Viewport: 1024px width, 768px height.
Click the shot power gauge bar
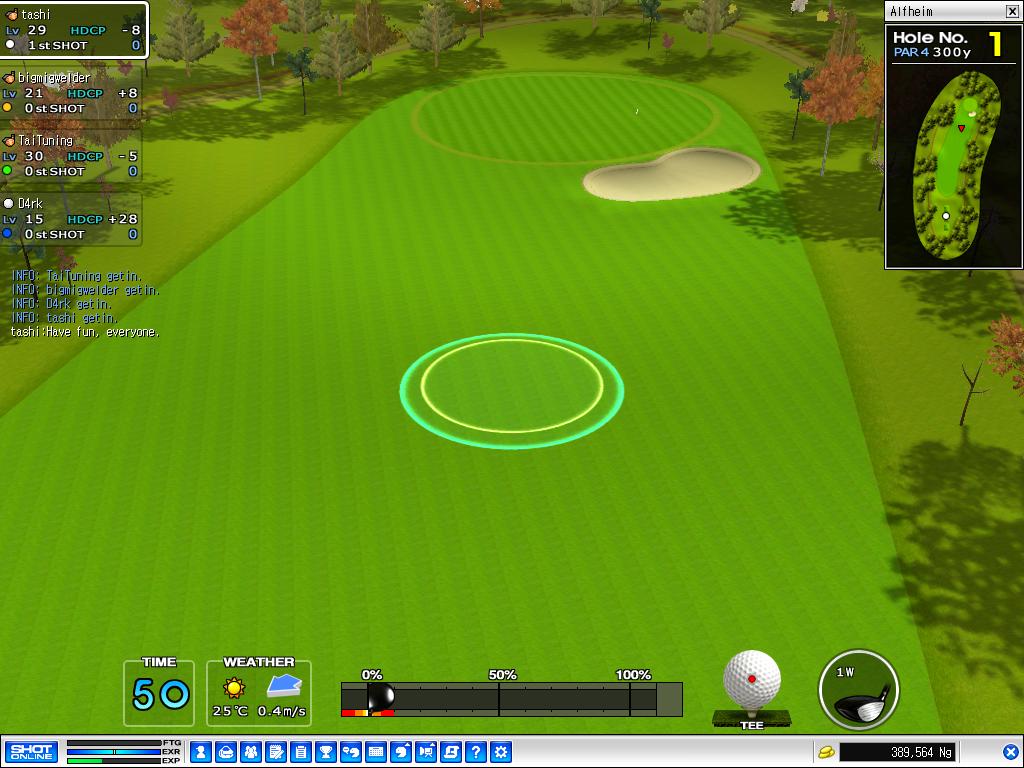(511, 699)
